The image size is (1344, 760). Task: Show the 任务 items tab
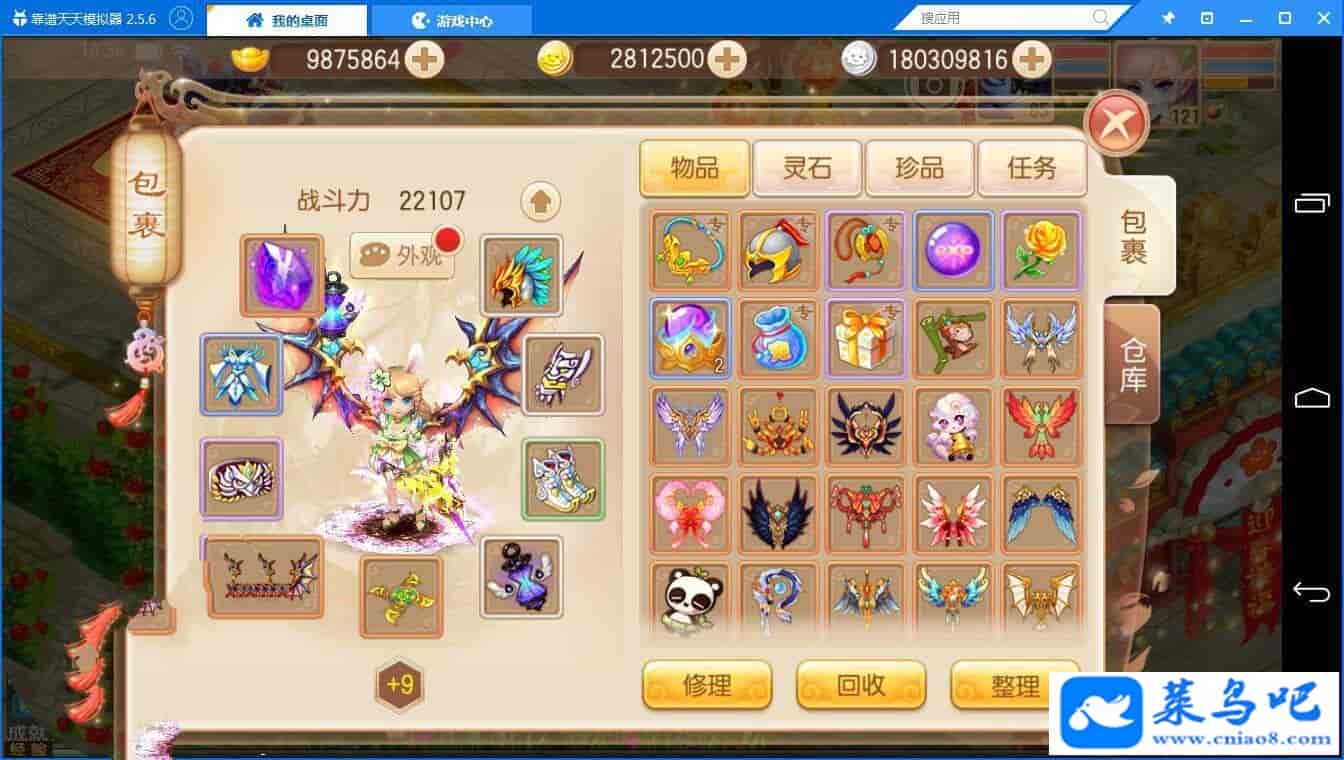[x=1031, y=167]
